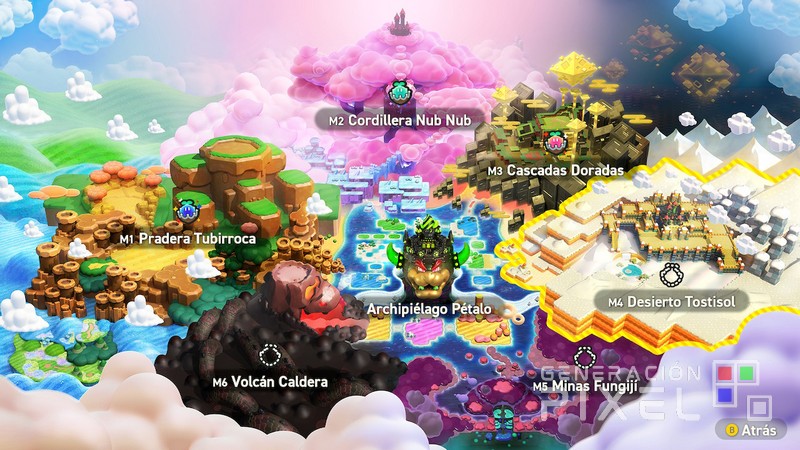This screenshot has height=450, width=800.
Task: Select the M1 Pradera Tubirroca world
Action: (x=188, y=239)
